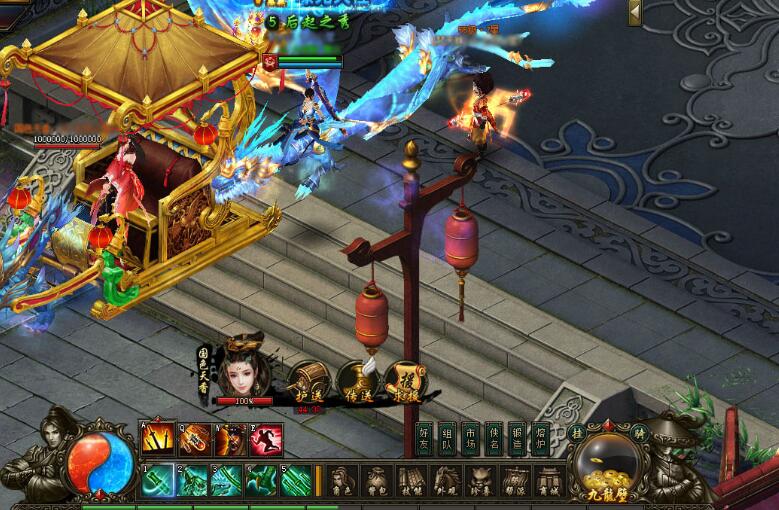Open the 组队 team panel
Viewport: 779px width, 510px height.
(x=447, y=439)
